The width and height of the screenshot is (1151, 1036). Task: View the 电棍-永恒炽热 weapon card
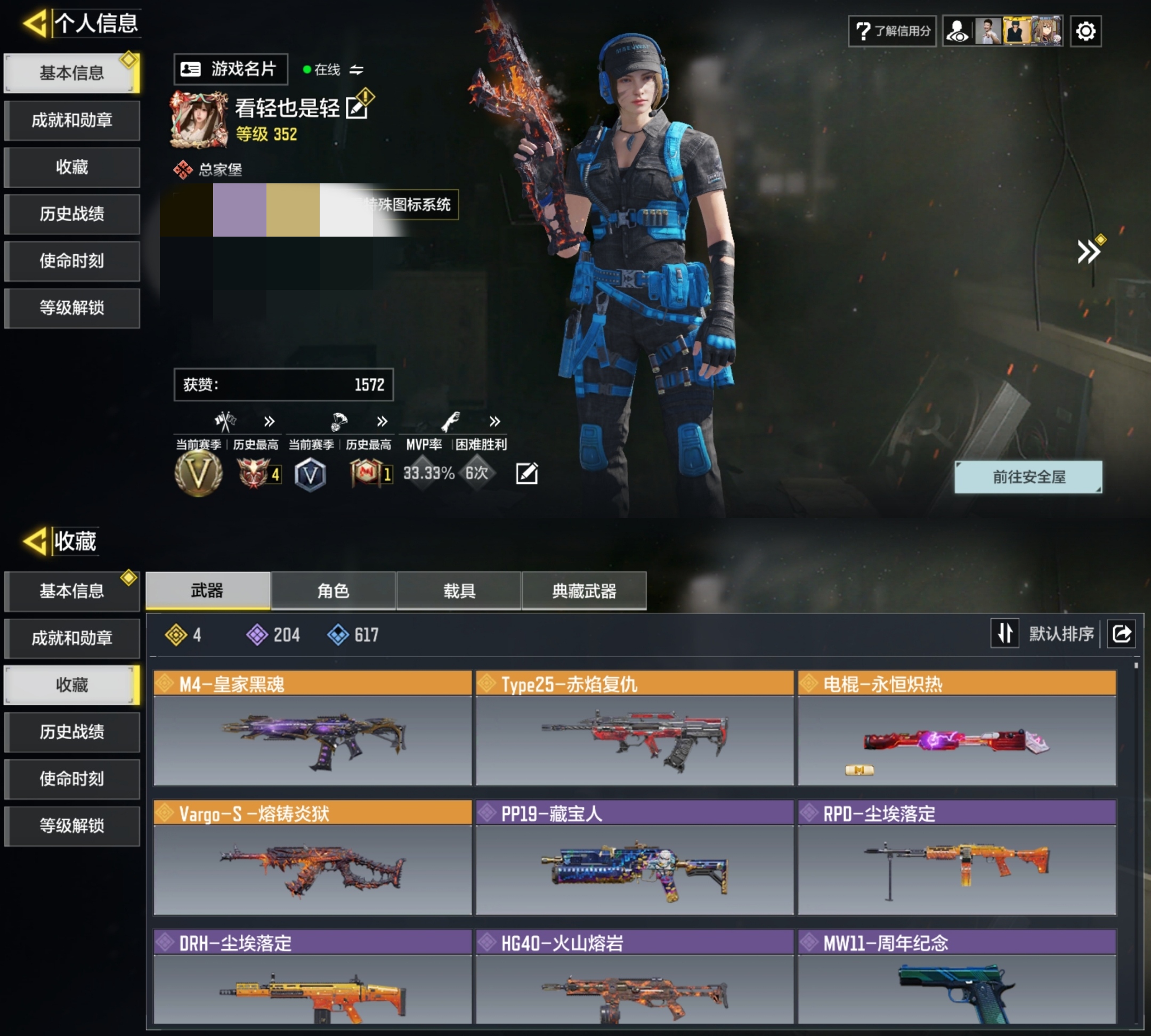957,728
